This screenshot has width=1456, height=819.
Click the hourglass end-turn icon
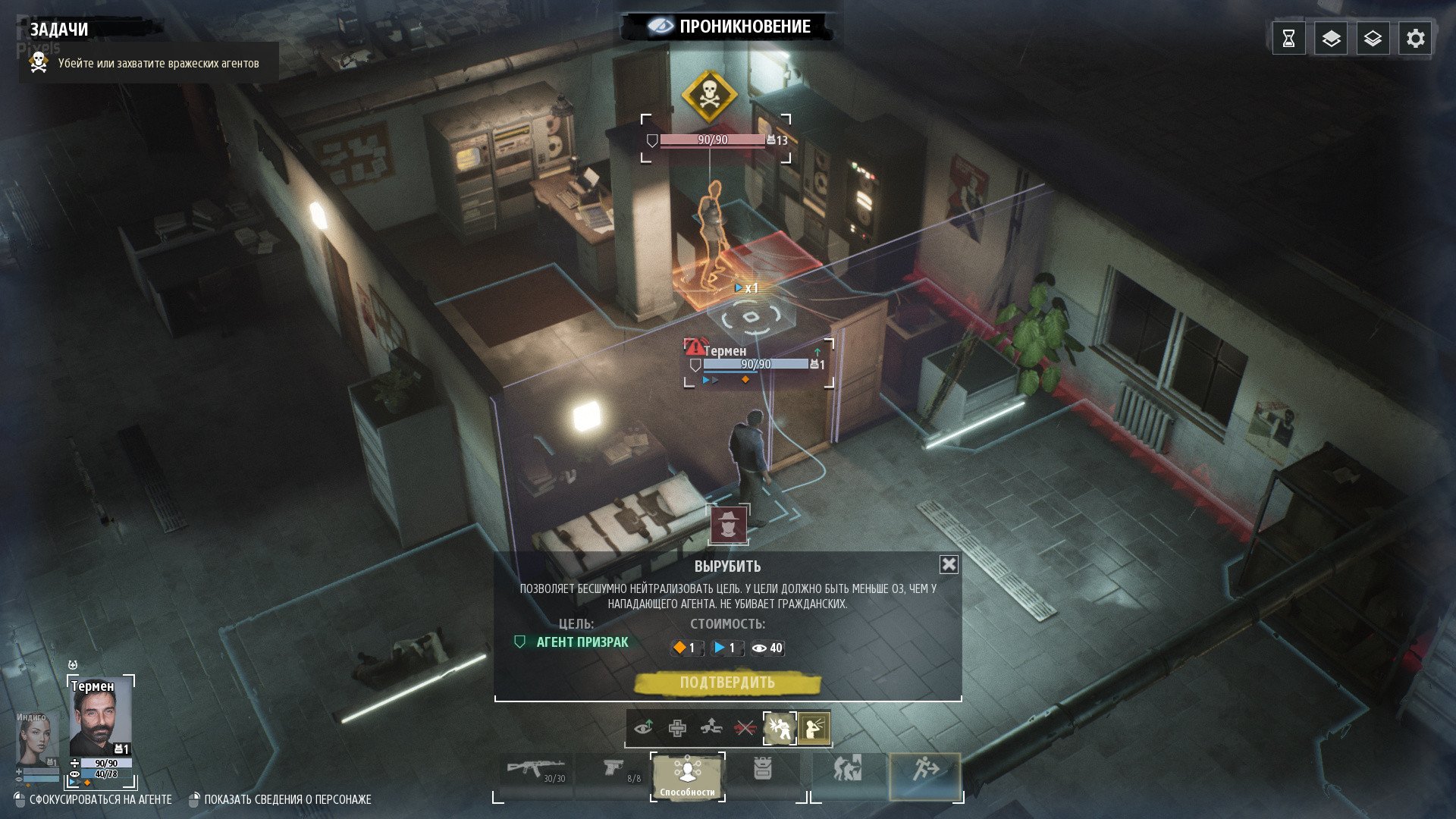click(x=1288, y=39)
